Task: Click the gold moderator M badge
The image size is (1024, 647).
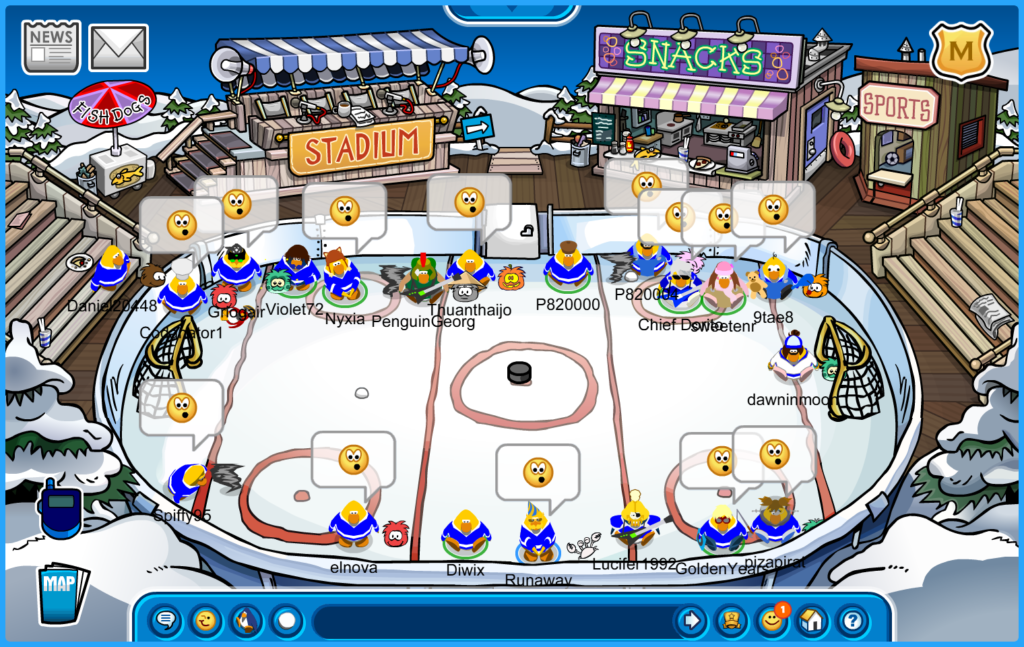Action: click(x=960, y=50)
